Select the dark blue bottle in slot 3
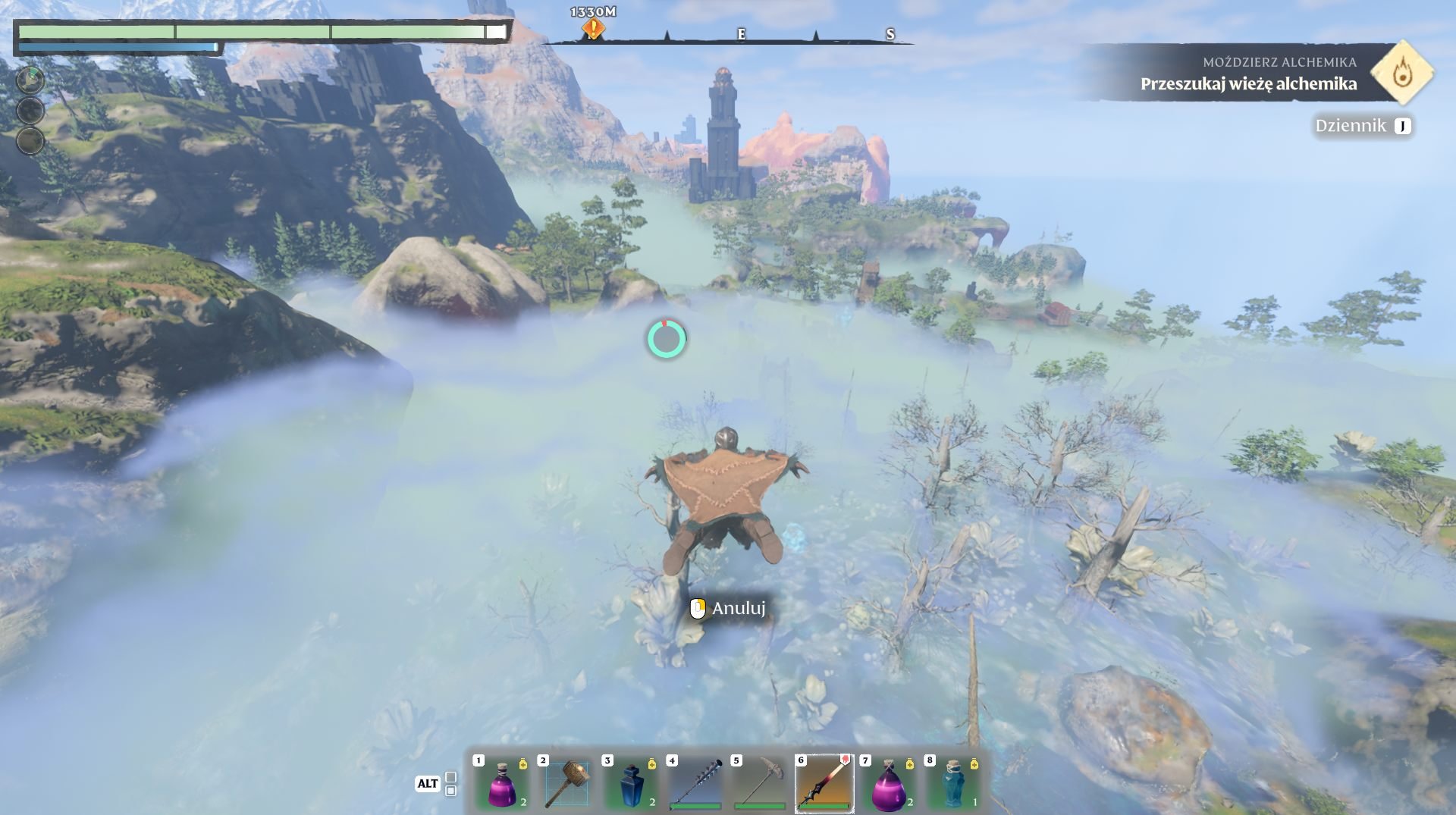This screenshot has height=815, width=1456. tap(630, 783)
